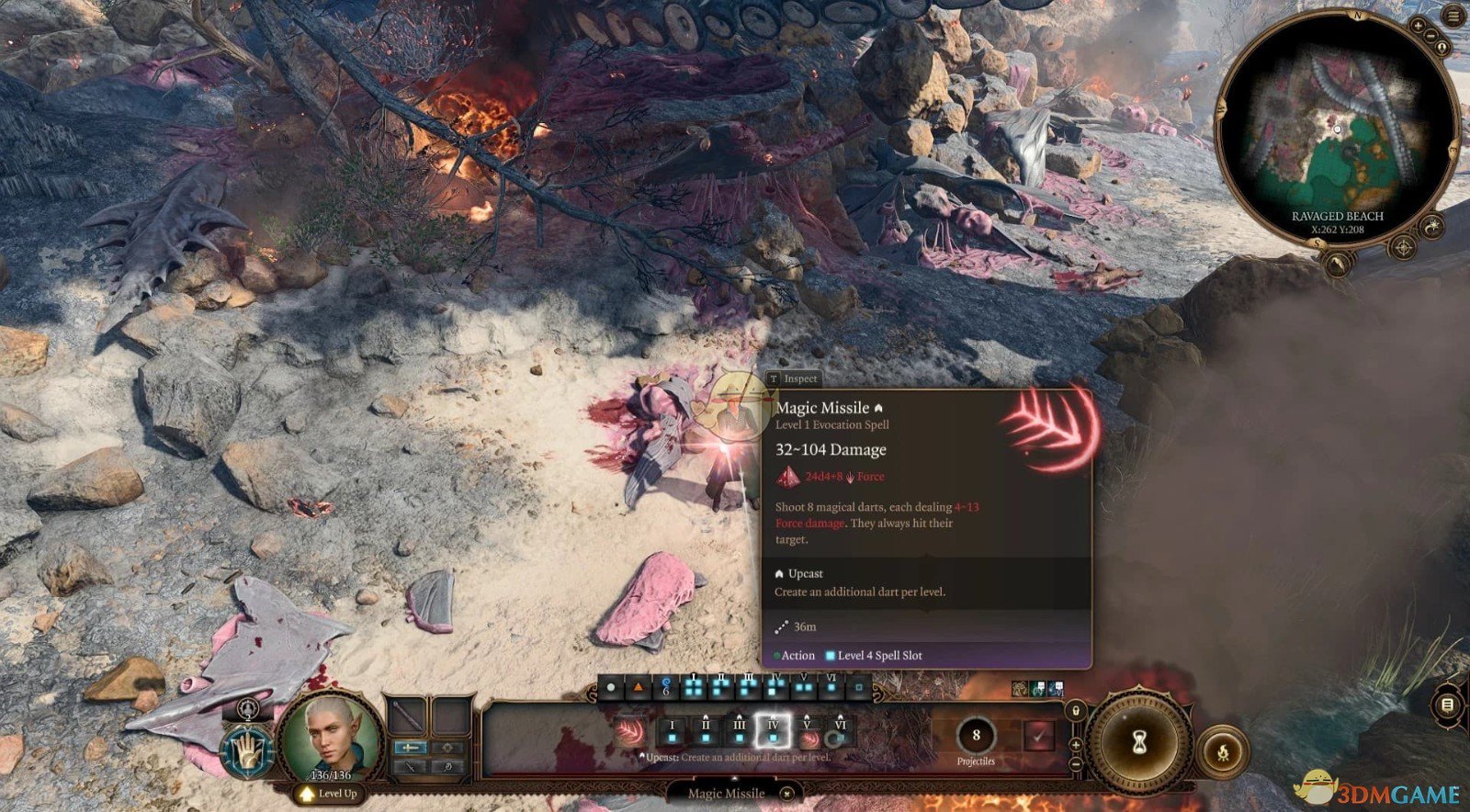Screen dimensions: 1470x812
Task: Open camp options via the campfire icon
Action: (1223, 754)
